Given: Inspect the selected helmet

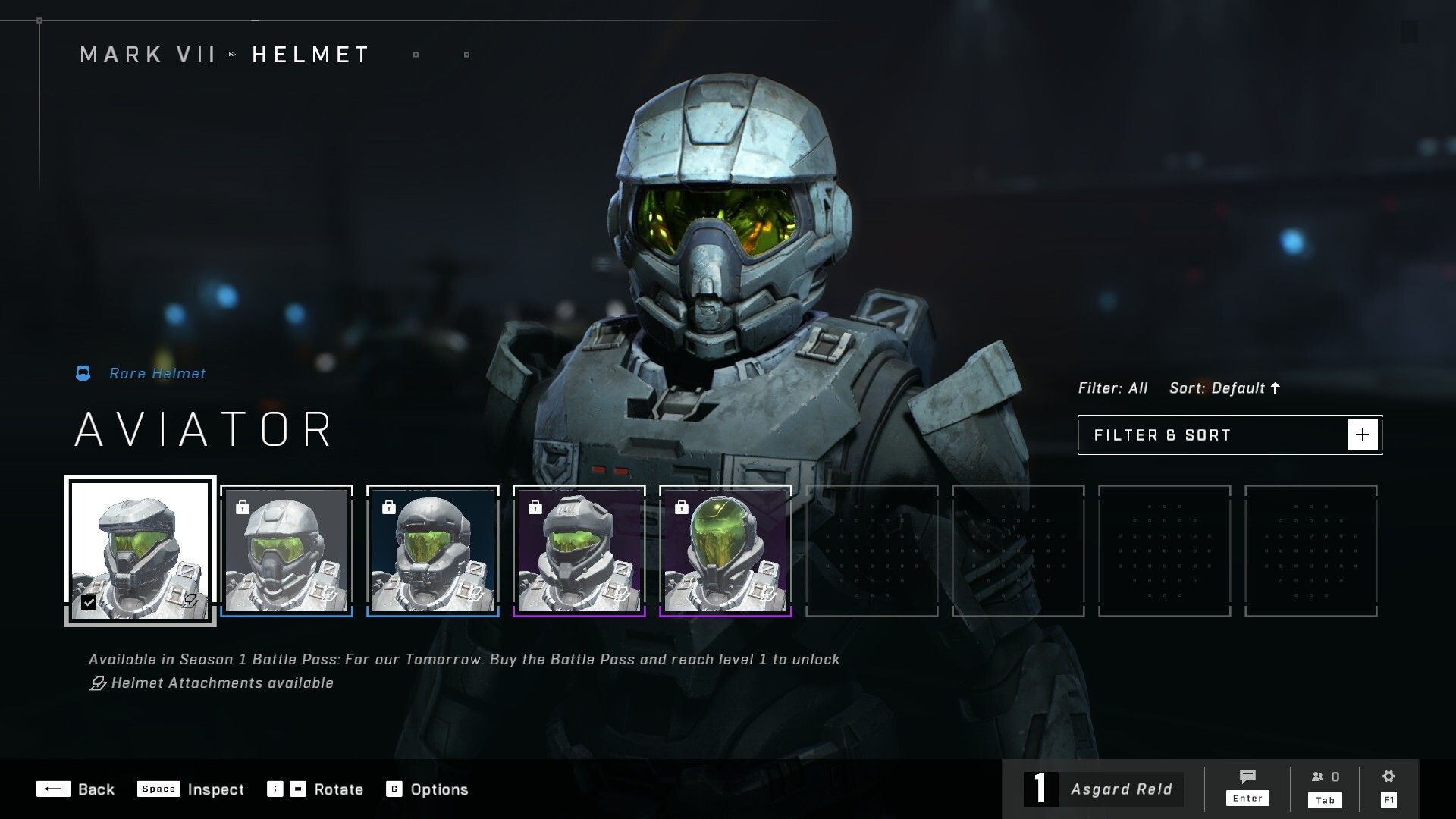Looking at the screenshot, I should 190,789.
